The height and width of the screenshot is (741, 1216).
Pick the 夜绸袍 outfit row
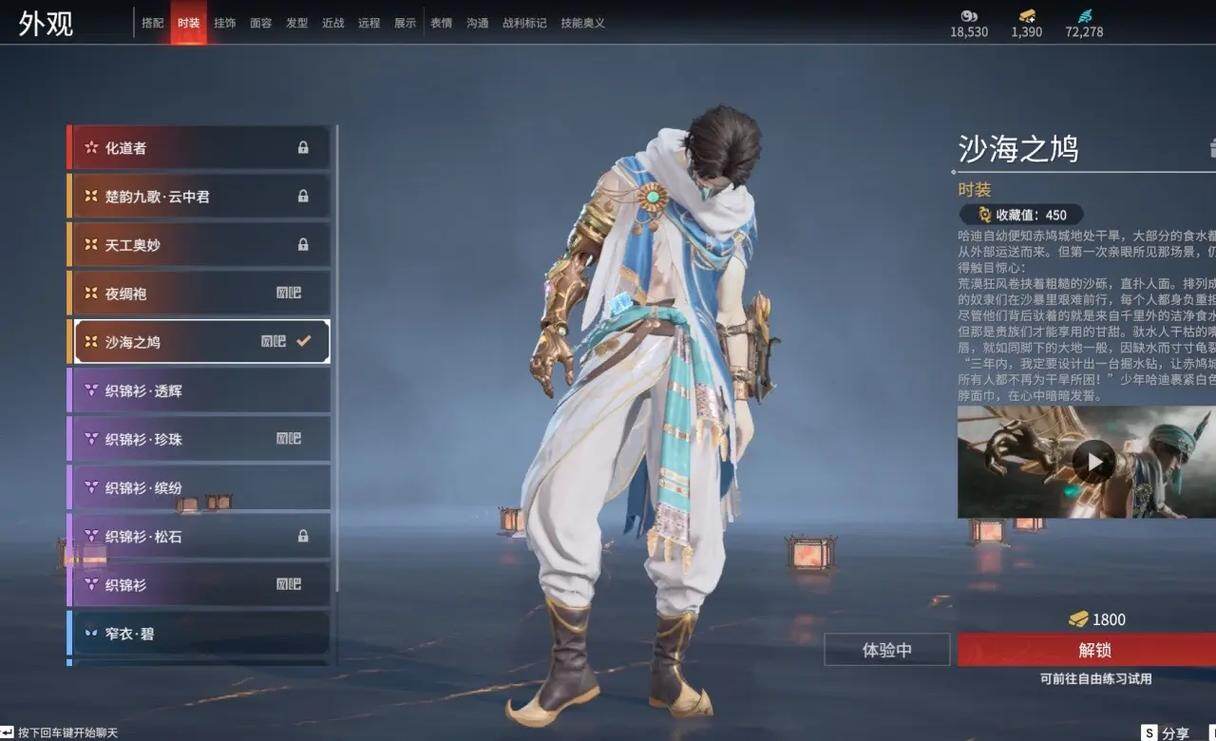tap(198, 293)
